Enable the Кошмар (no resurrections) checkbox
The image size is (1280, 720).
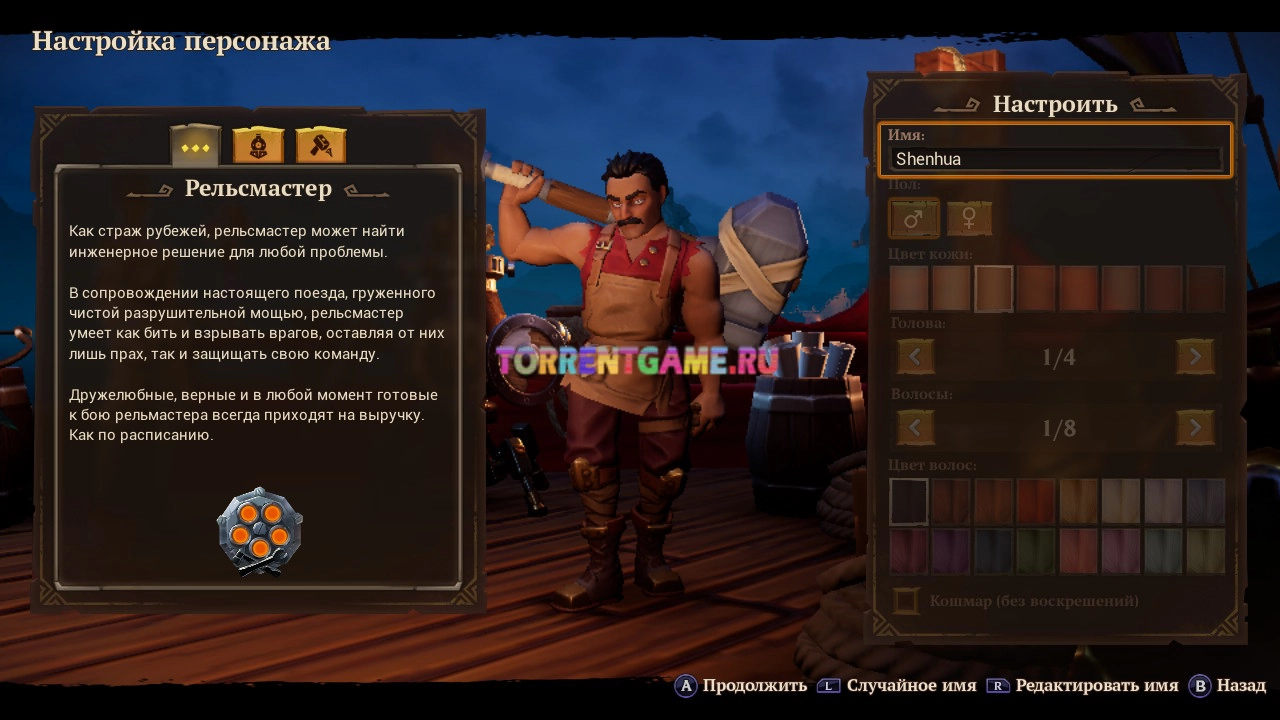pyautogui.click(x=907, y=601)
